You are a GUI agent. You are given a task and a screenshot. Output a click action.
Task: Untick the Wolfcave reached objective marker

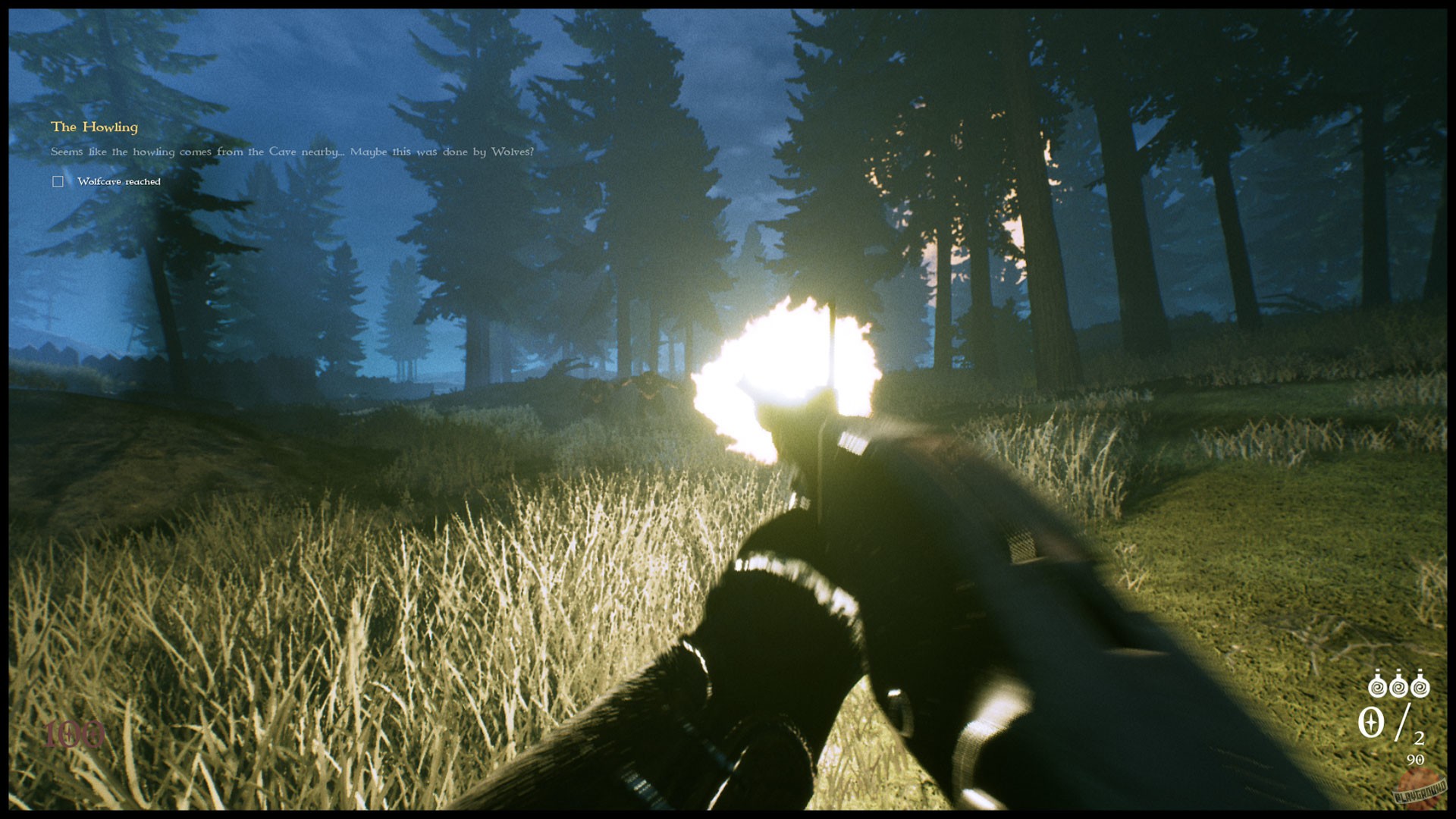pyautogui.click(x=58, y=181)
